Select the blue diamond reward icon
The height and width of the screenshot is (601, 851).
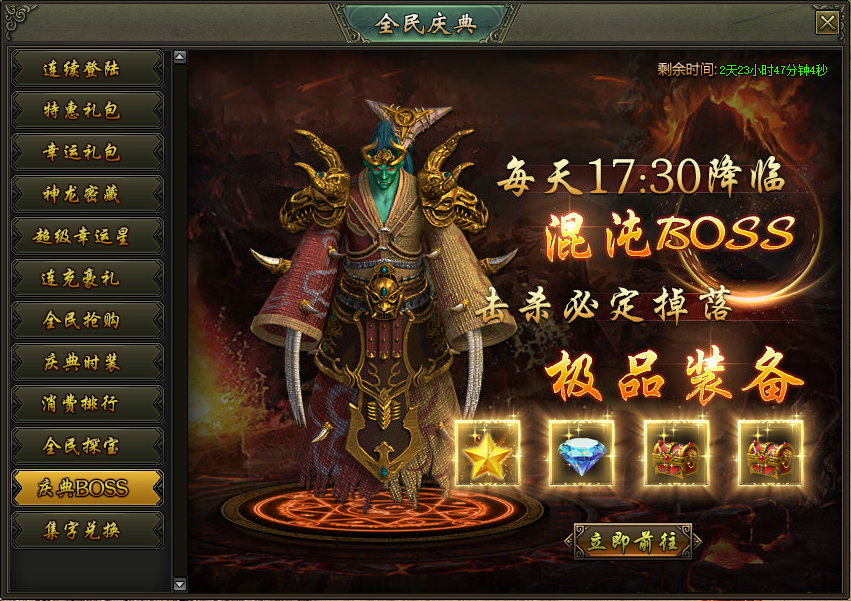click(x=581, y=453)
